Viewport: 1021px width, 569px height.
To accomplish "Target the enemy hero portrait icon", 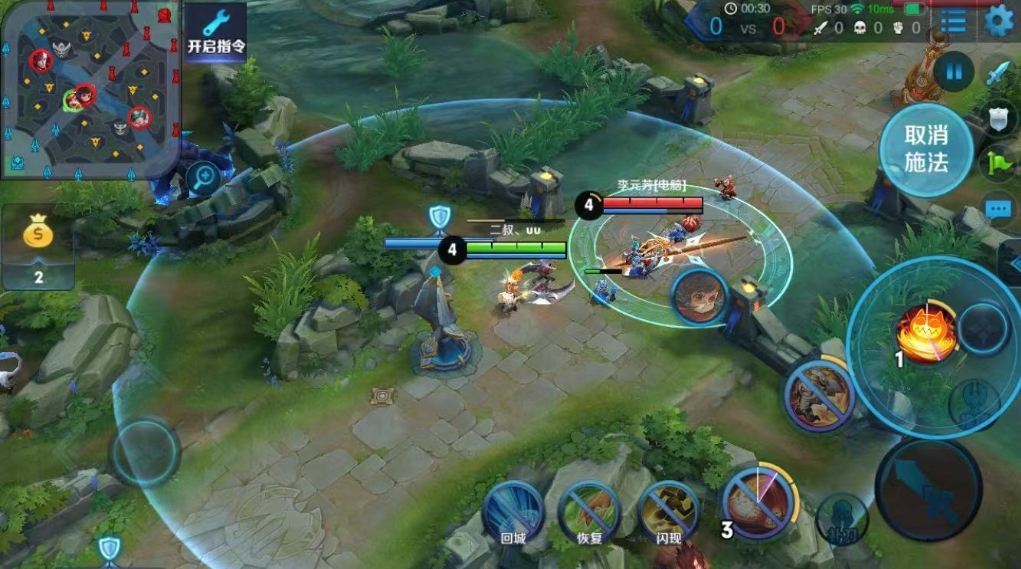I will pyautogui.click(x=699, y=296).
